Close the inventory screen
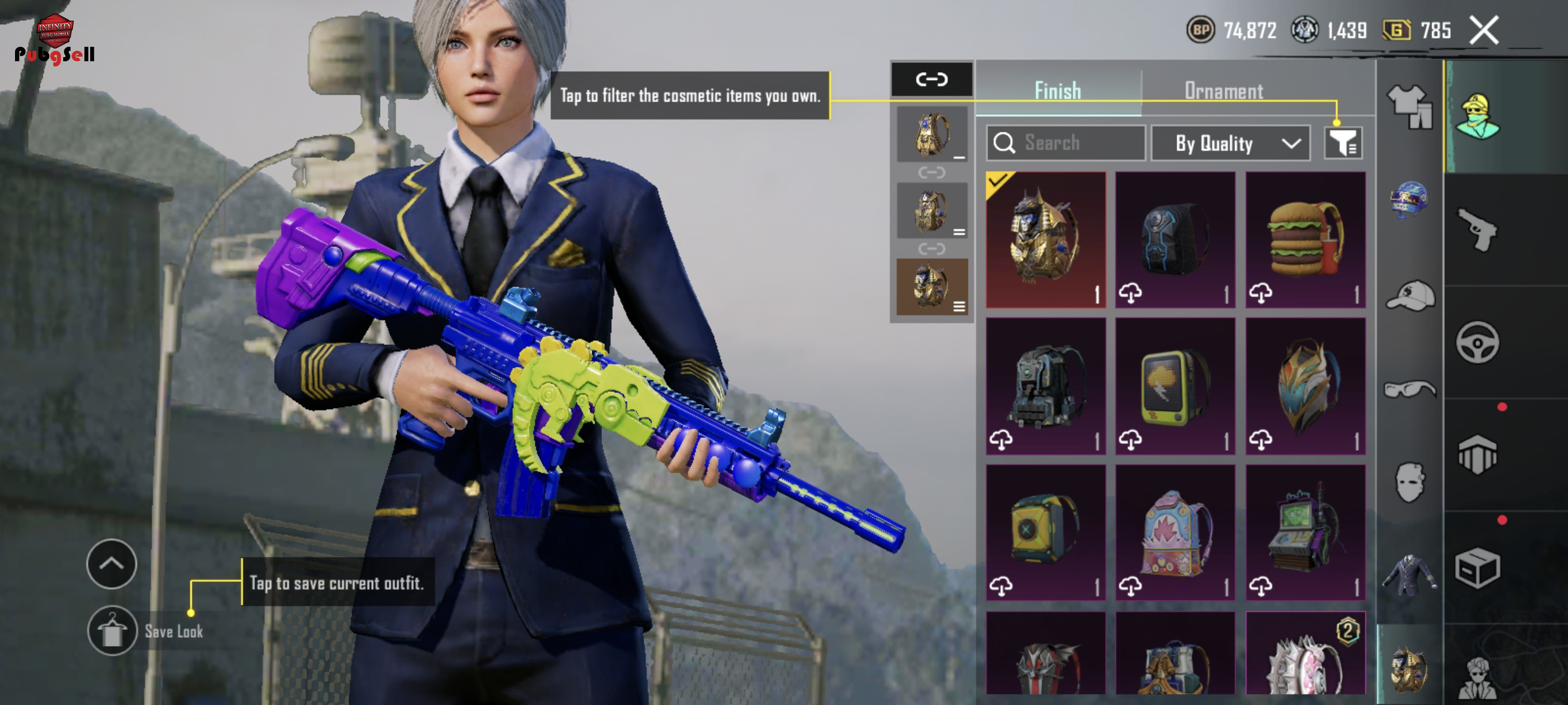The image size is (1568, 705). click(1484, 31)
